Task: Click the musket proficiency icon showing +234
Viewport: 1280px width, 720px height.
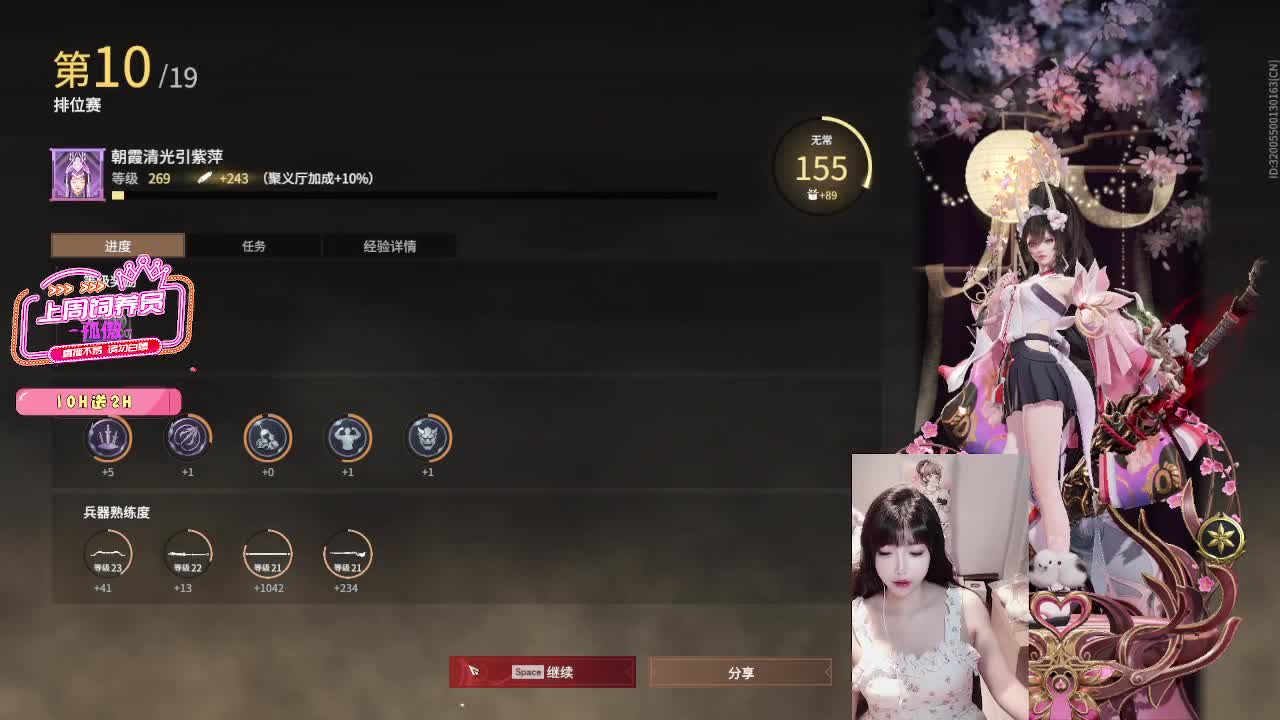Action: pos(348,556)
